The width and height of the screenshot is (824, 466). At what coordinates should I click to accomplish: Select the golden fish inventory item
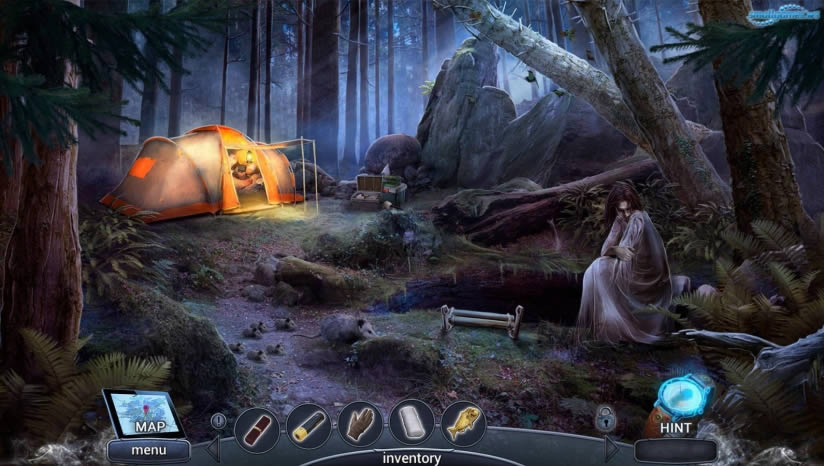(x=463, y=423)
